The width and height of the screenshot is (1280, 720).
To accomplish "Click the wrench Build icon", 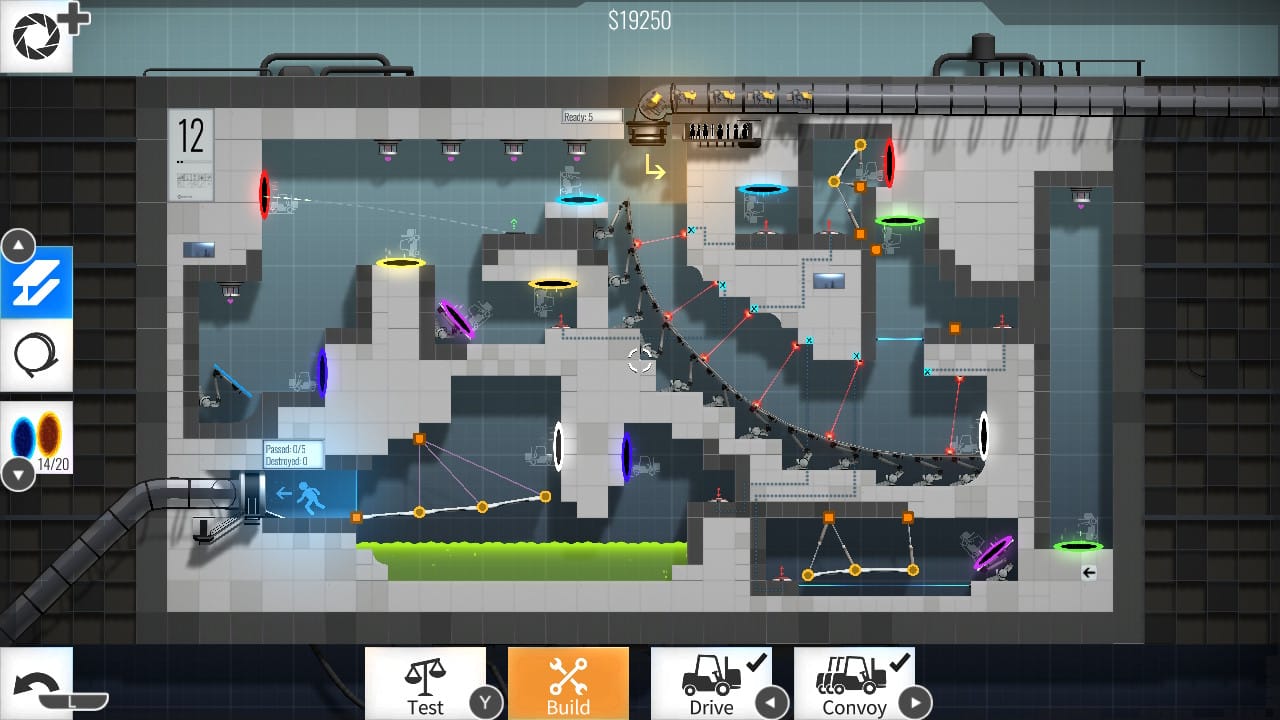I will point(569,673).
